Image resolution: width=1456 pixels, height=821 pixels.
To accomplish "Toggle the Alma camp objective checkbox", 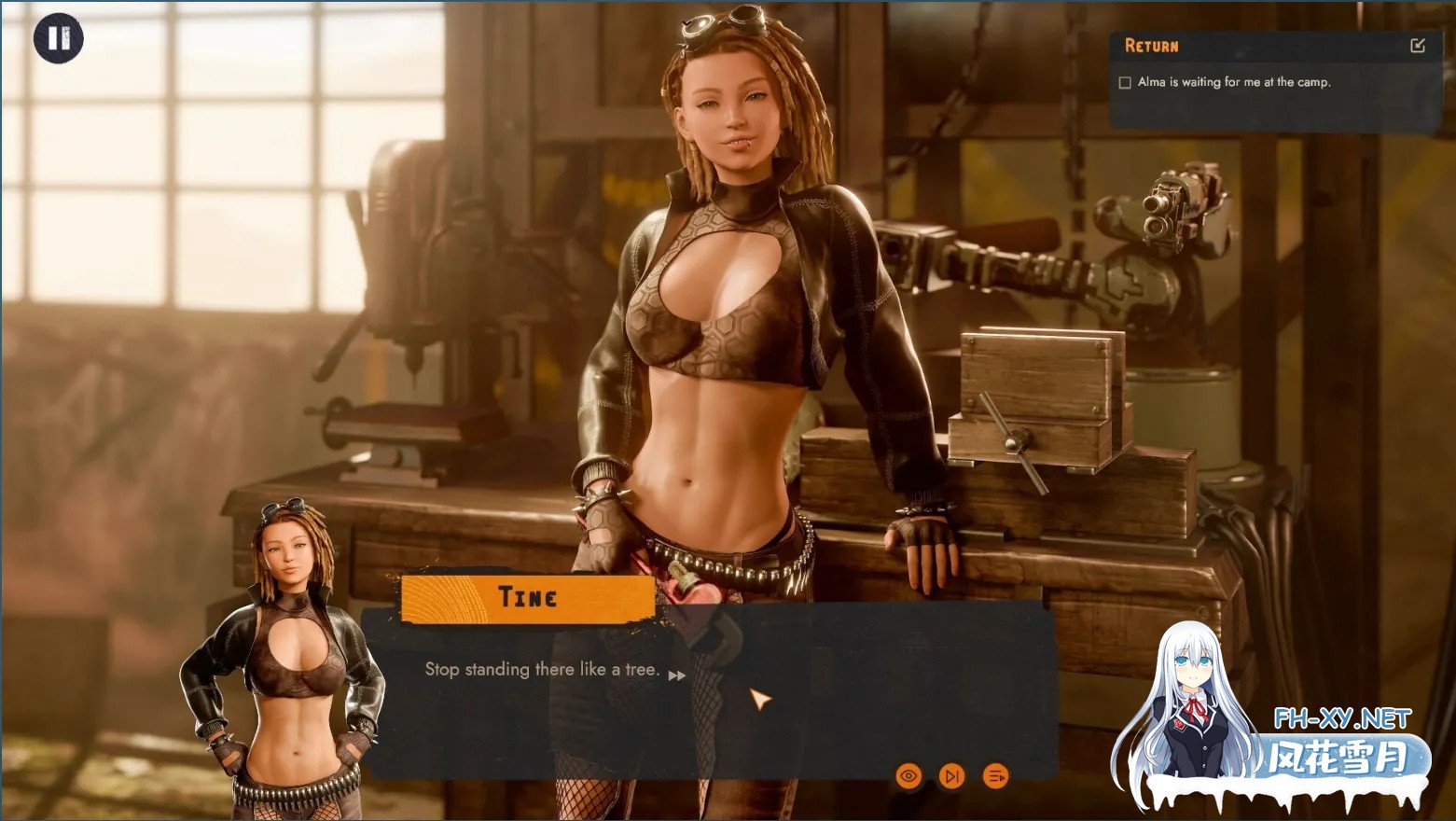I will pyautogui.click(x=1125, y=82).
